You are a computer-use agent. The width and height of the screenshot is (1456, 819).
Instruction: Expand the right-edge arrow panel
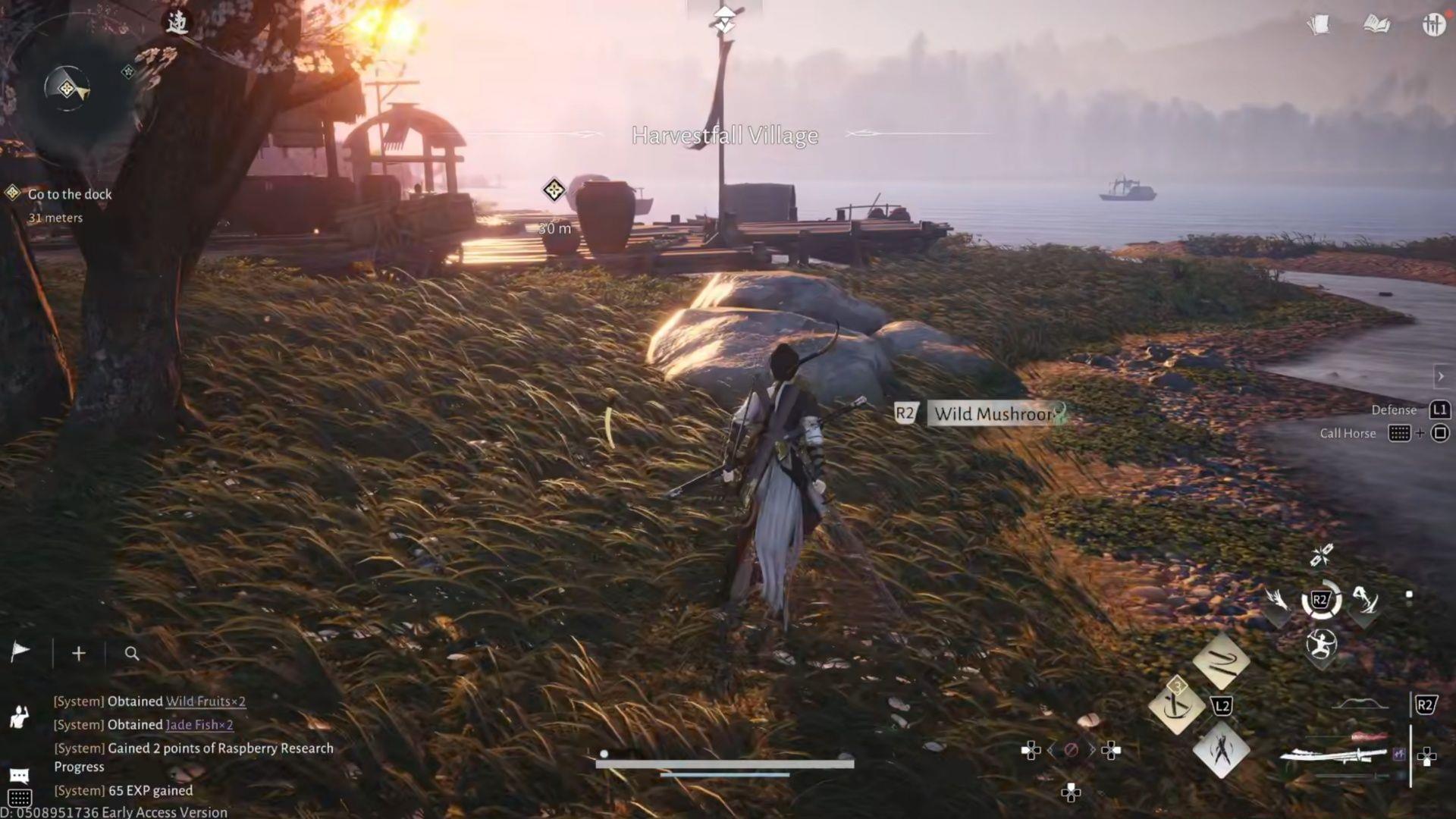coord(1441,376)
